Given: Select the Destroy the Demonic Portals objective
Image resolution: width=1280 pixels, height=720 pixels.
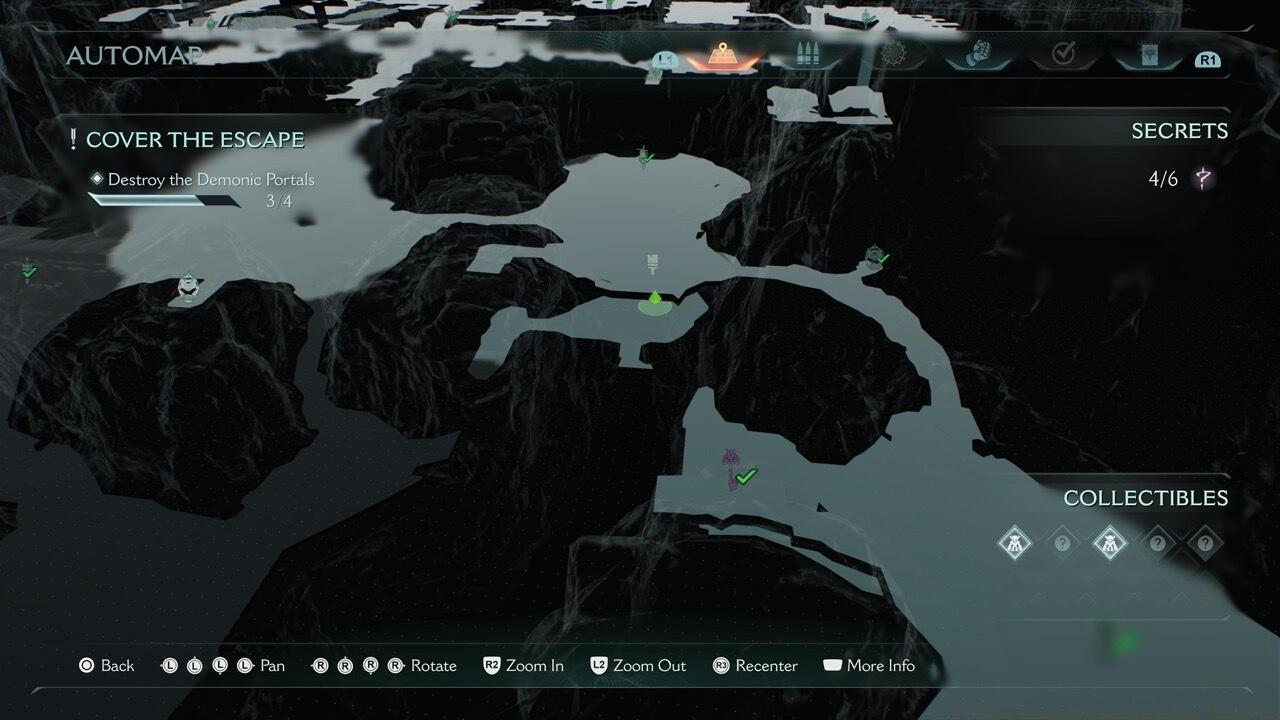Looking at the screenshot, I should [x=211, y=180].
